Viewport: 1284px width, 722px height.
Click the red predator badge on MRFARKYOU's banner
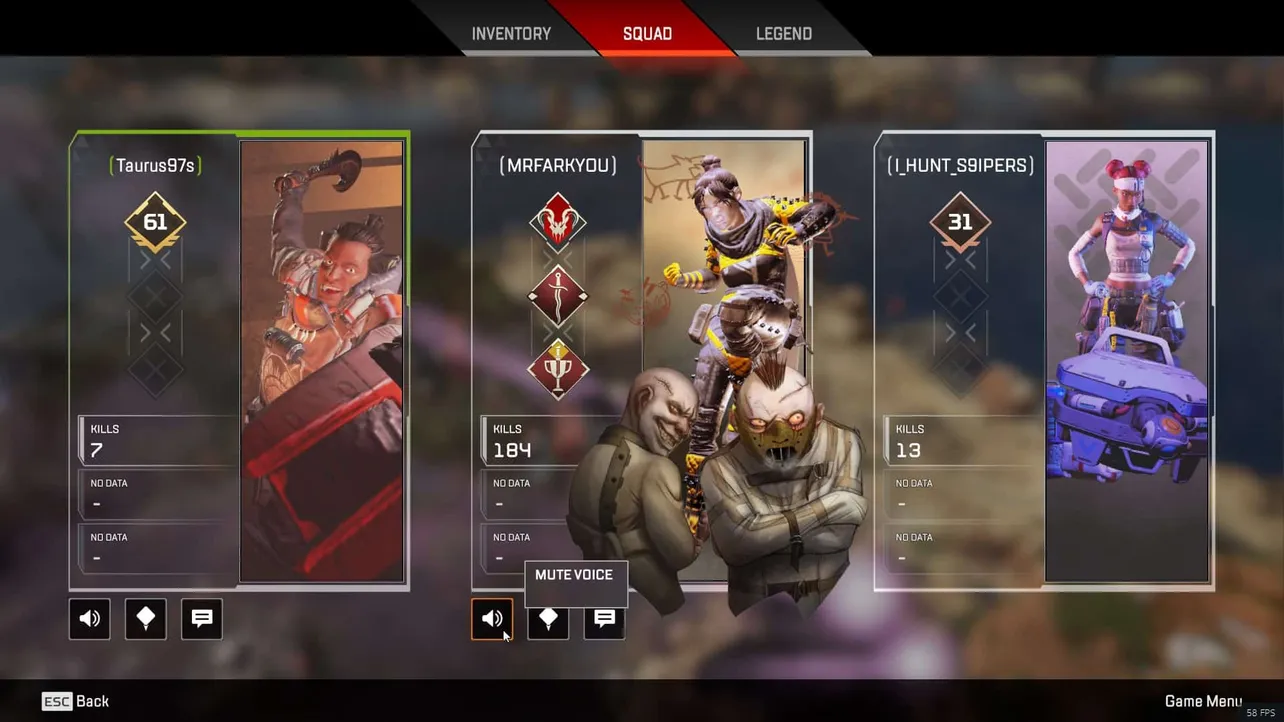pos(557,220)
